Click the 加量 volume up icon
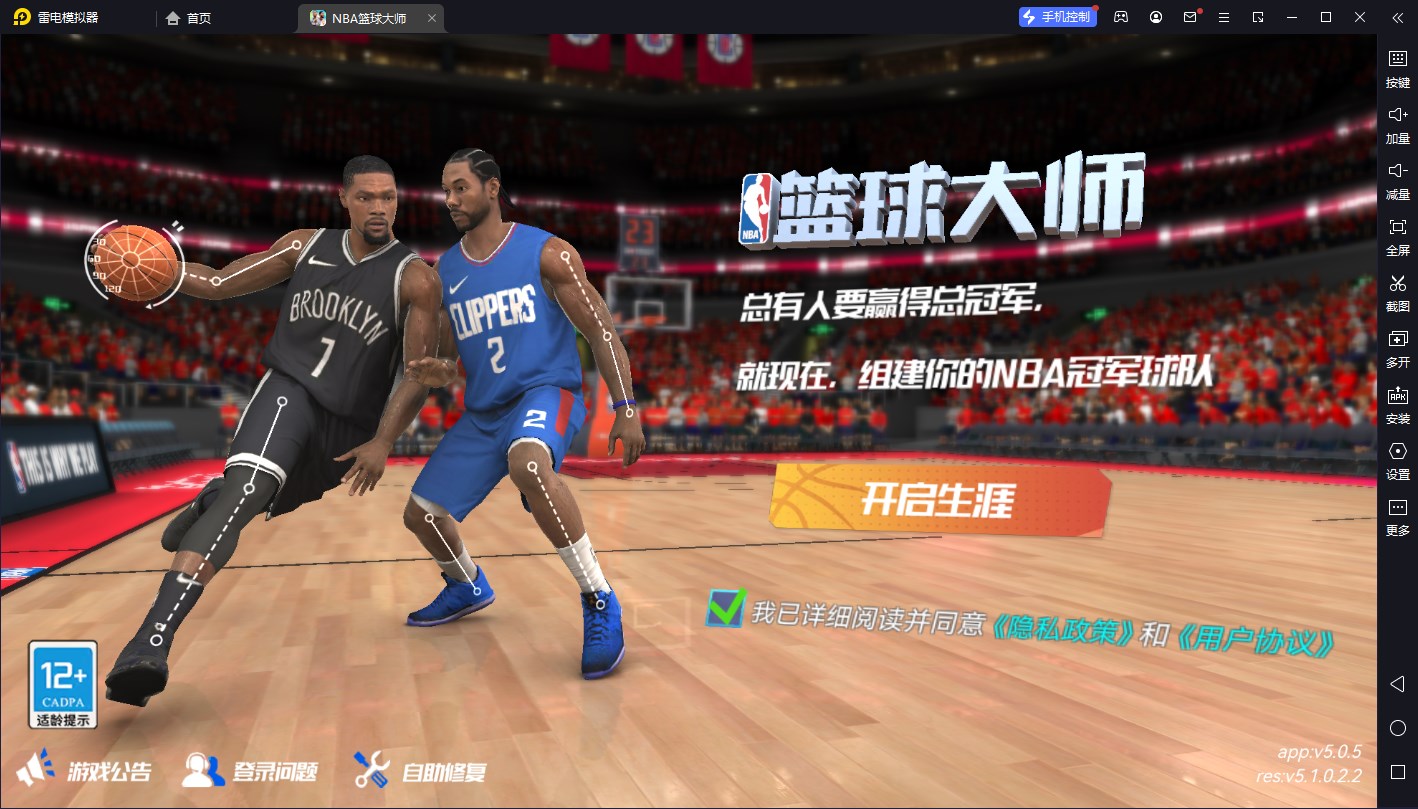Screen dimensions: 1418x809 point(1397,125)
